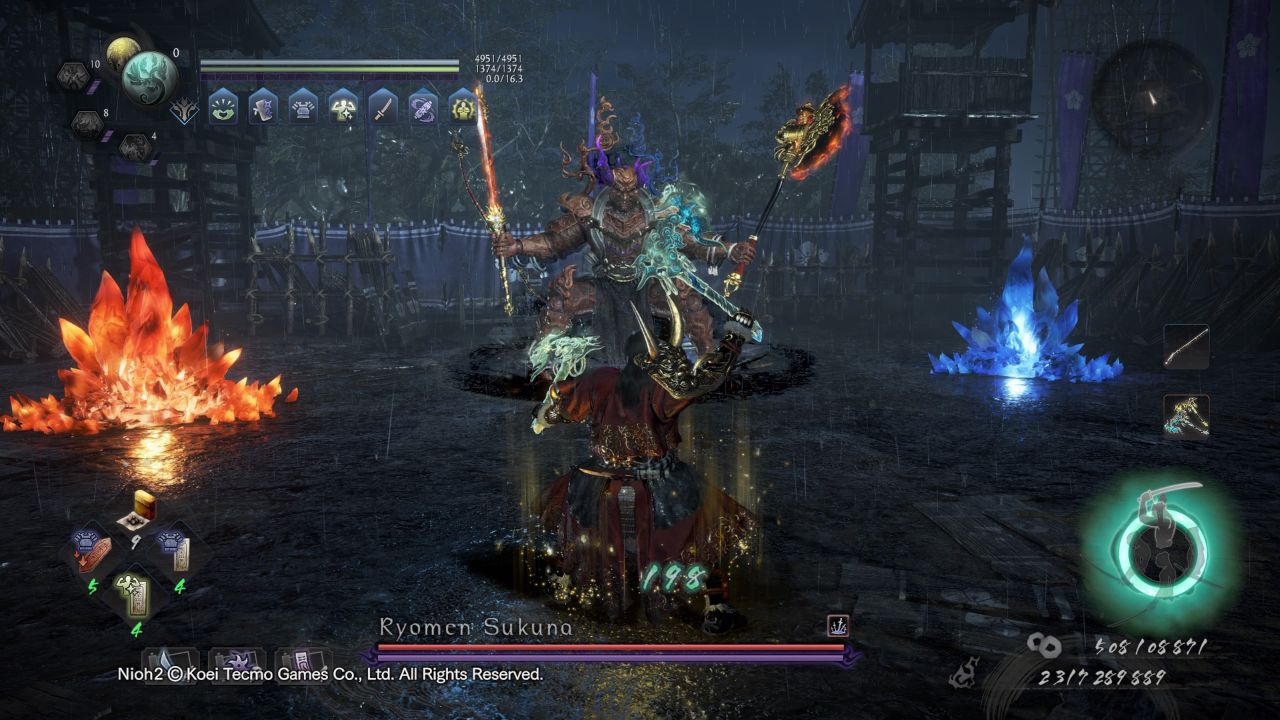The image size is (1280, 720).
Task: Select the spear weapon slot
Action: coord(1186,347)
